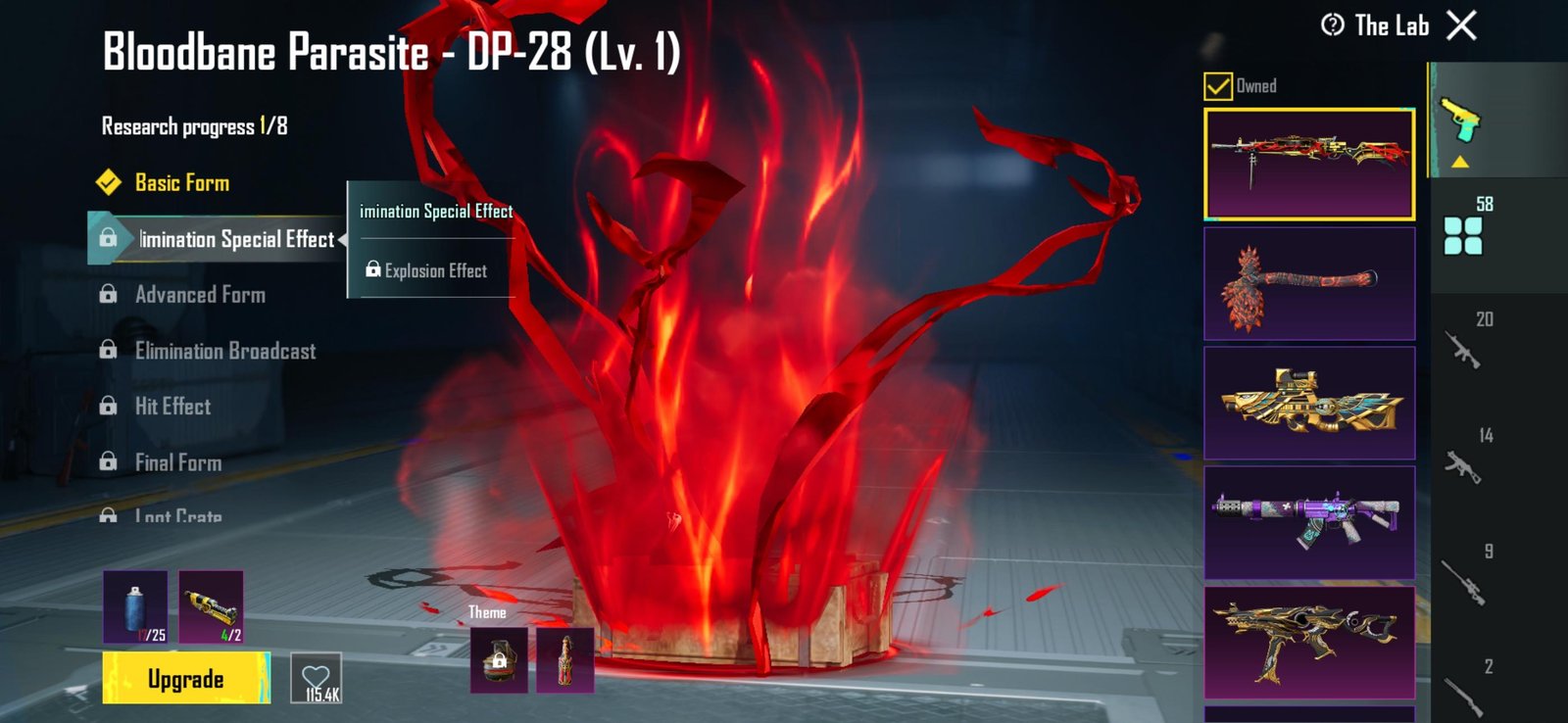Viewport: 1568px width, 723px height.
Task: Open The Lab help info
Action: pos(1333,25)
